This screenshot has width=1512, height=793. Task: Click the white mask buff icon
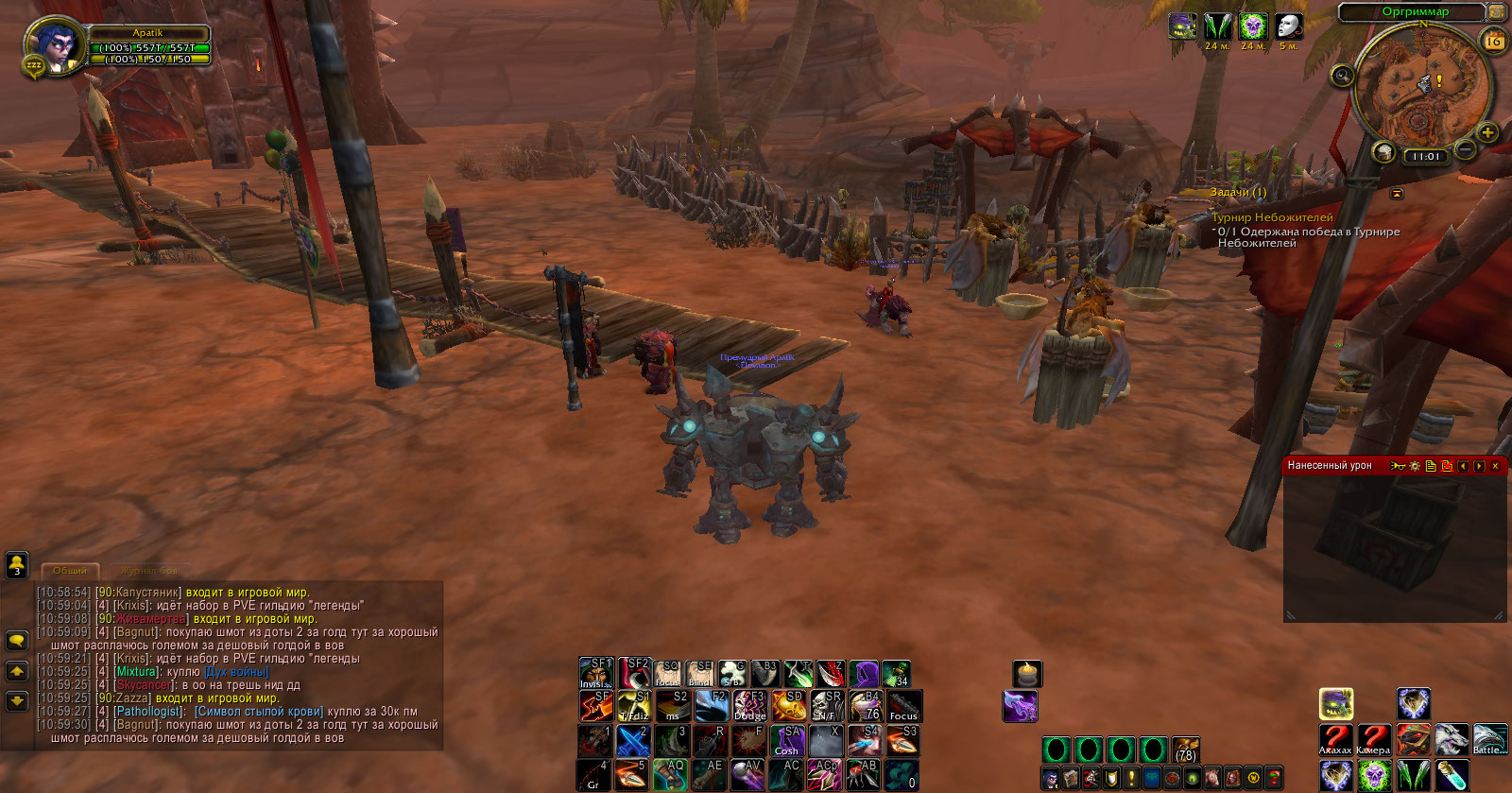[1288, 26]
